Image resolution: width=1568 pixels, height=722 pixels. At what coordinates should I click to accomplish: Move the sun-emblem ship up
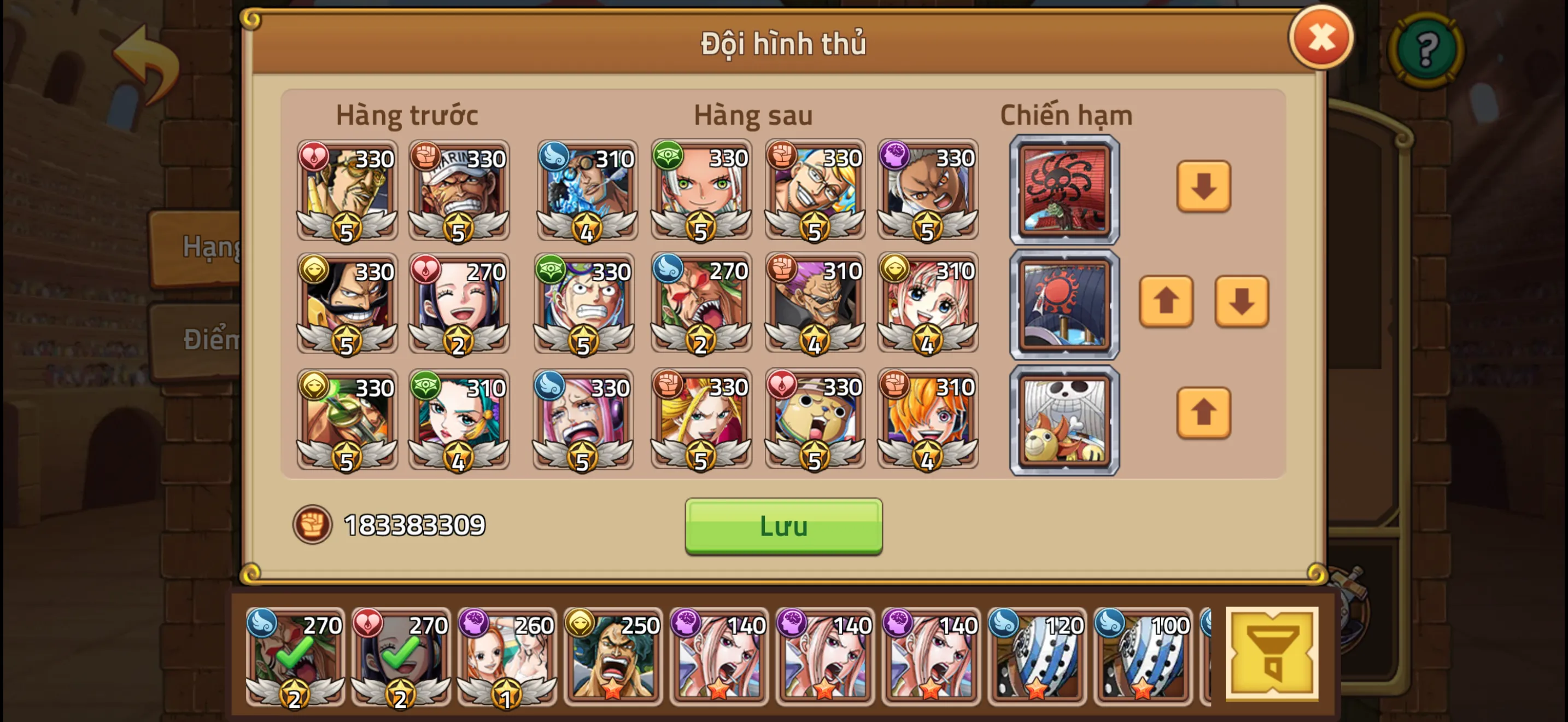(1165, 301)
